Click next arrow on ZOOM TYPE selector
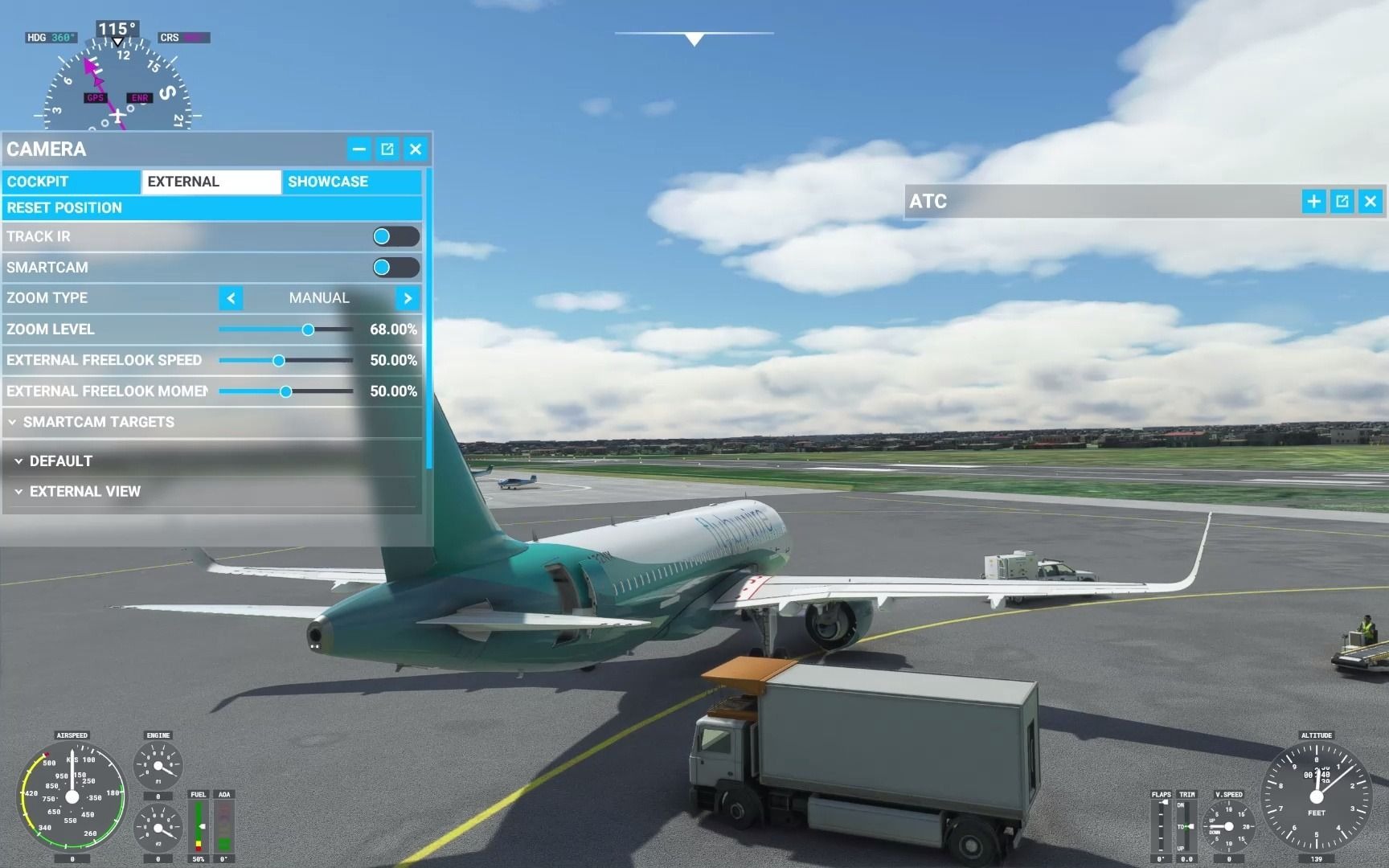This screenshot has width=1389, height=868. (408, 298)
